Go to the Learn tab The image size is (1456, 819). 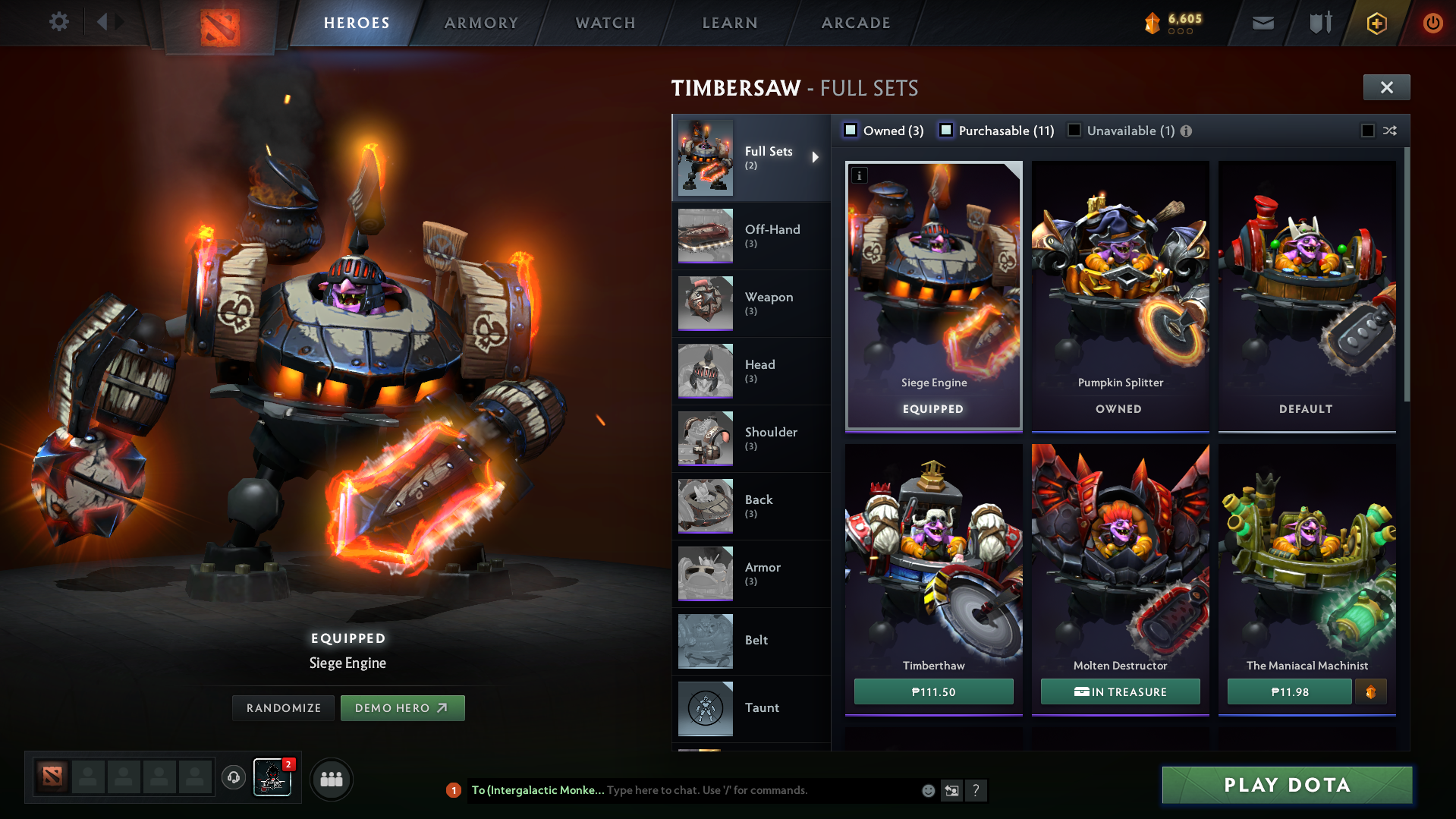730,23
